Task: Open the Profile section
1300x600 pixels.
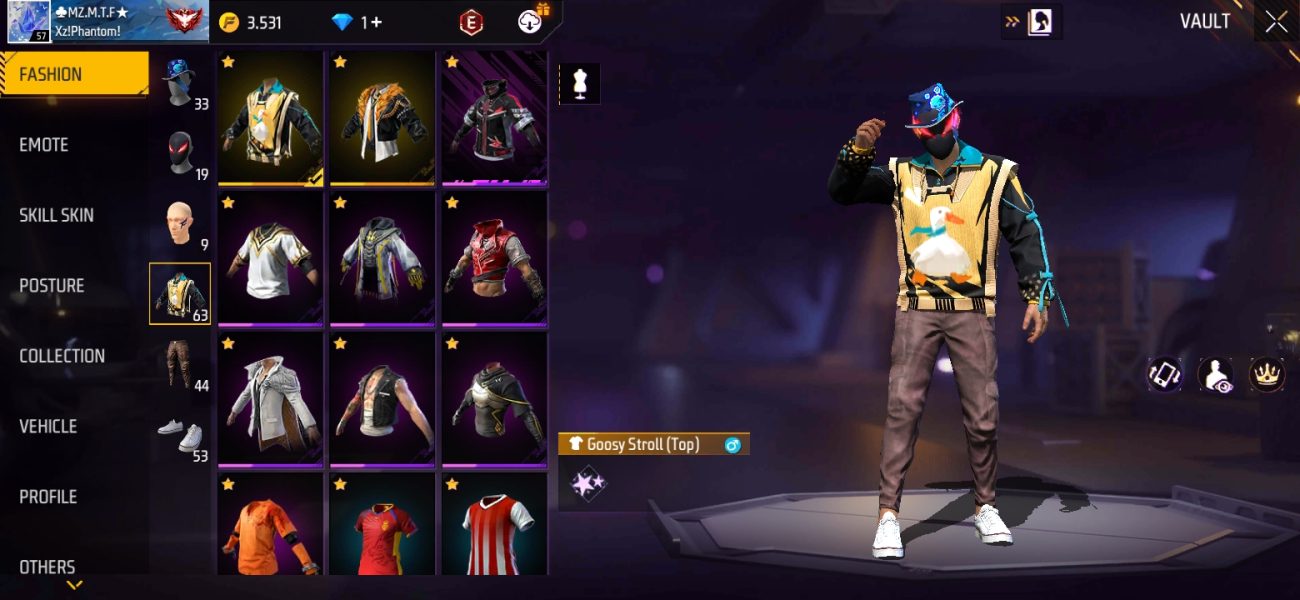Action: tap(48, 497)
